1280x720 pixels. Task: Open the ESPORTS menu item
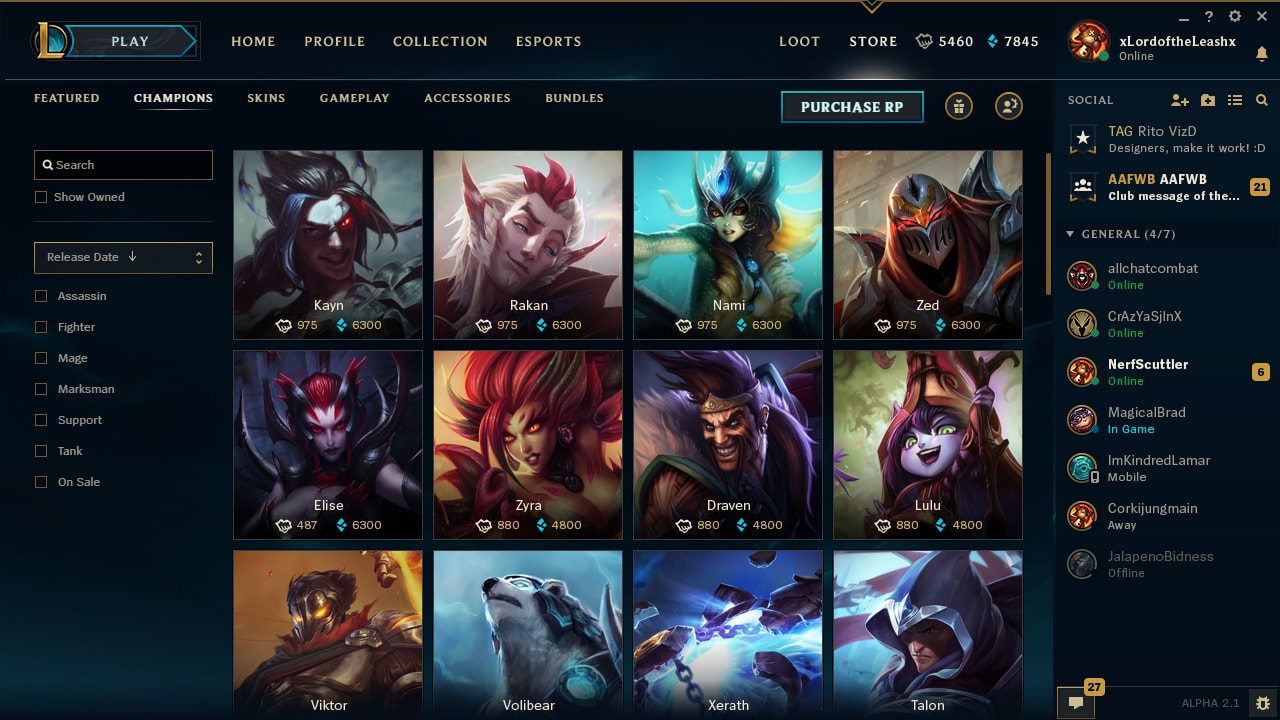(548, 41)
